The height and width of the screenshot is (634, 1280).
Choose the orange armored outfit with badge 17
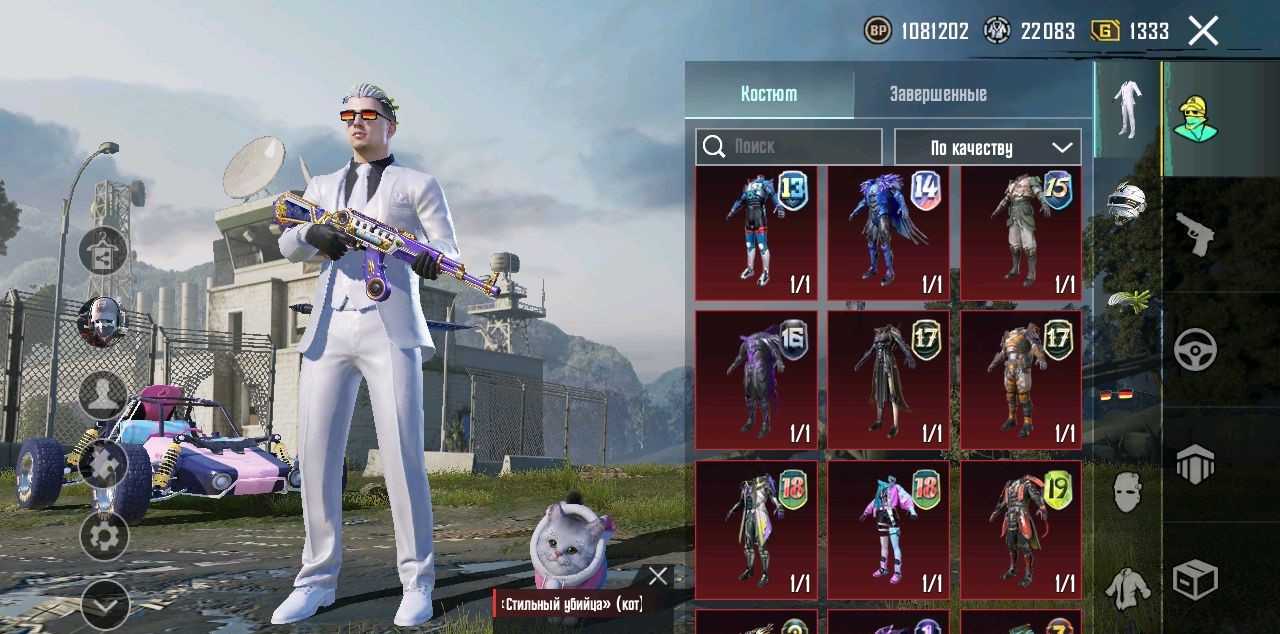pos(1021,380)
